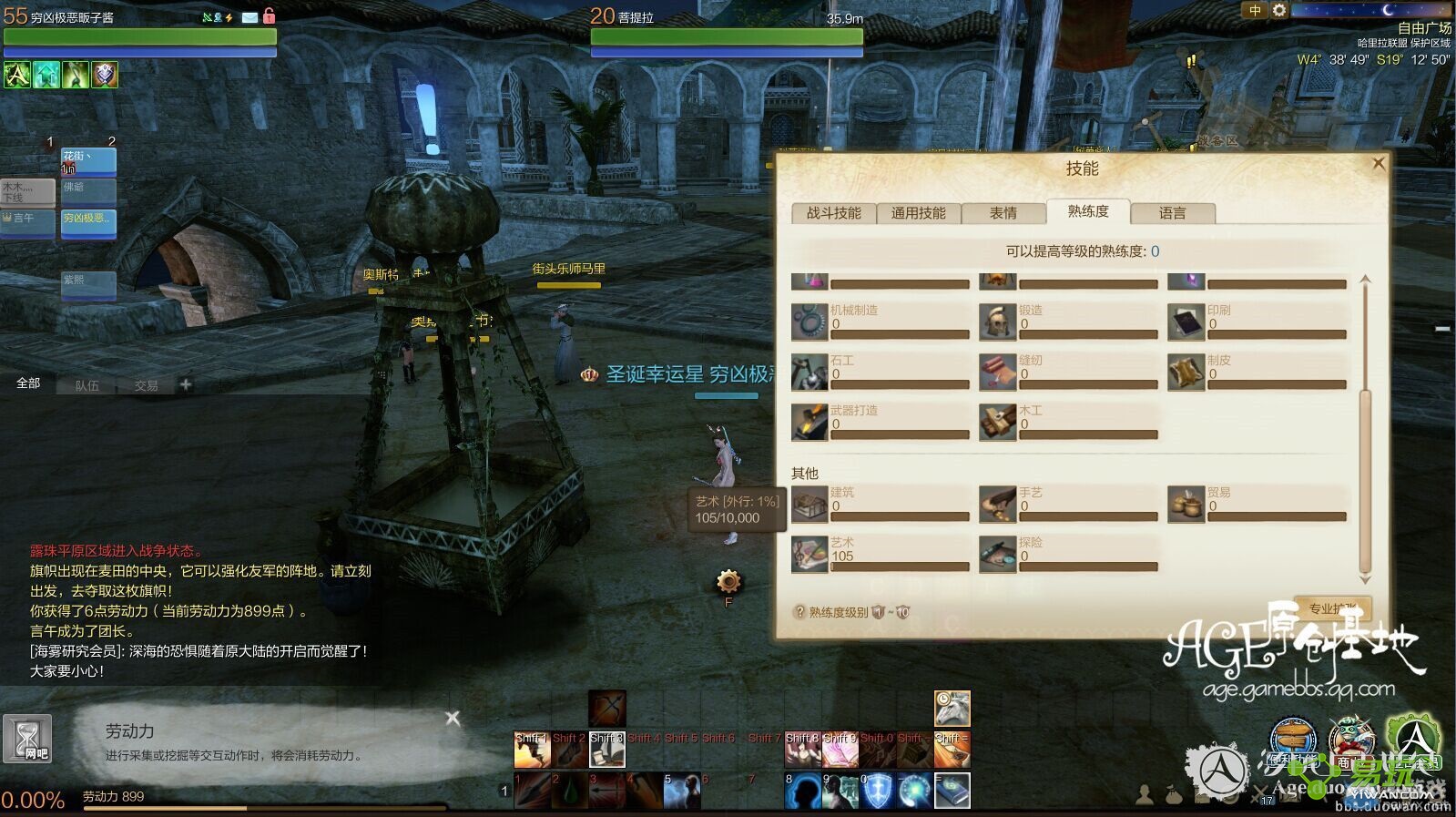The width and height of the screenshot is (1456, 817).
Task: Close the 劳动力 tooltip popup
Action: click(x=453, y=719)
